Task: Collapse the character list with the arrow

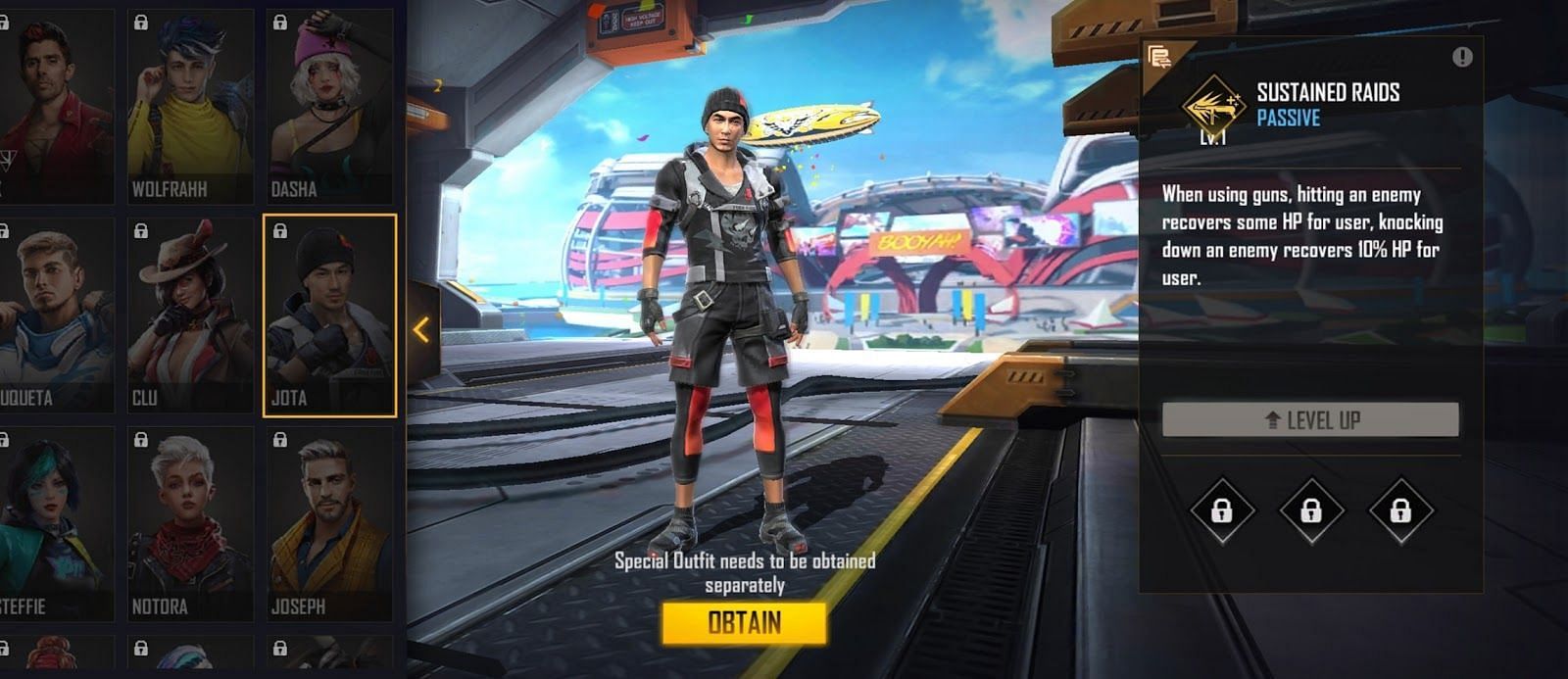Action: [422, 330]
